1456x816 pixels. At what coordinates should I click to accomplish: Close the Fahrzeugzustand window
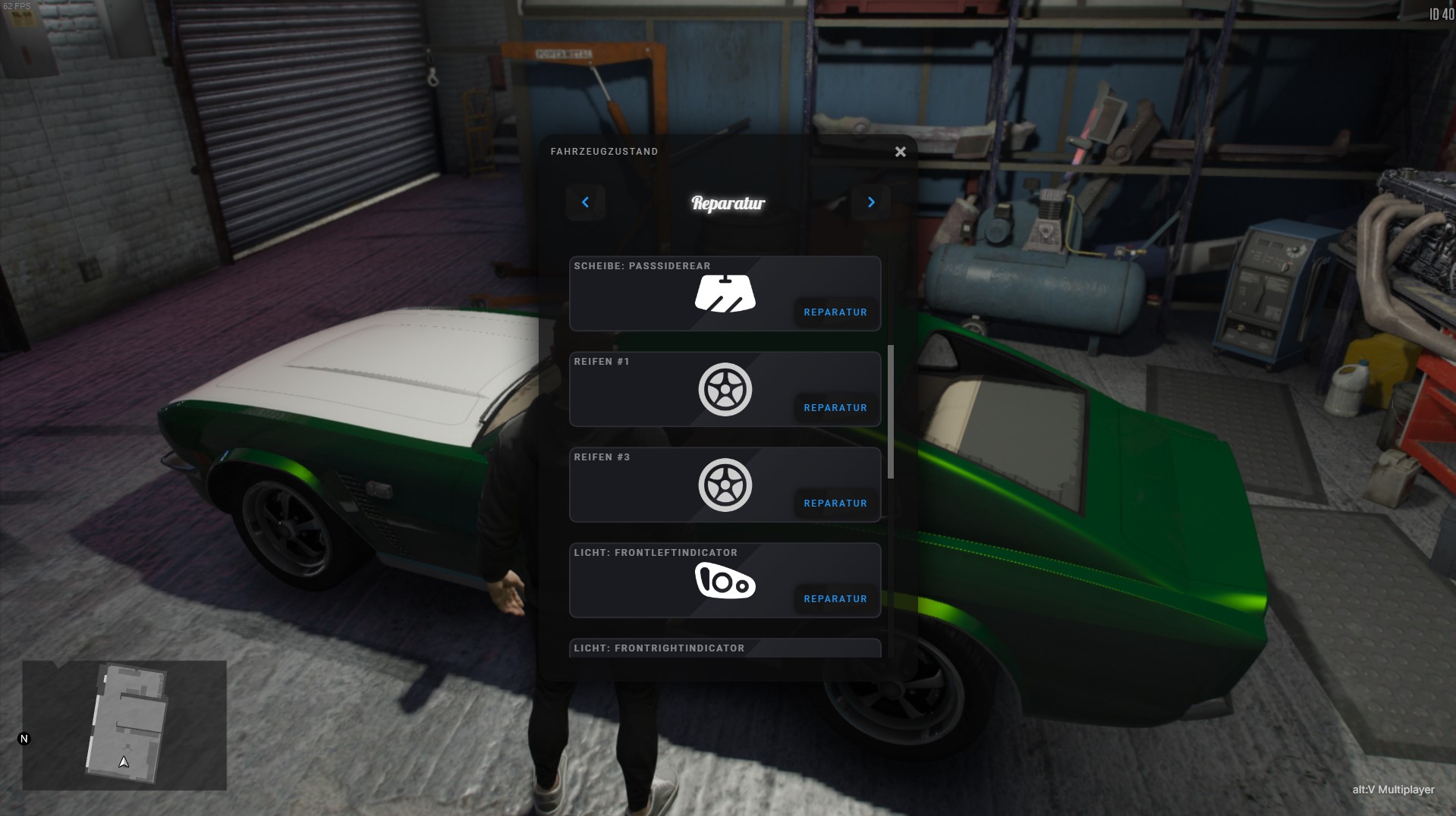pos(900,152)
